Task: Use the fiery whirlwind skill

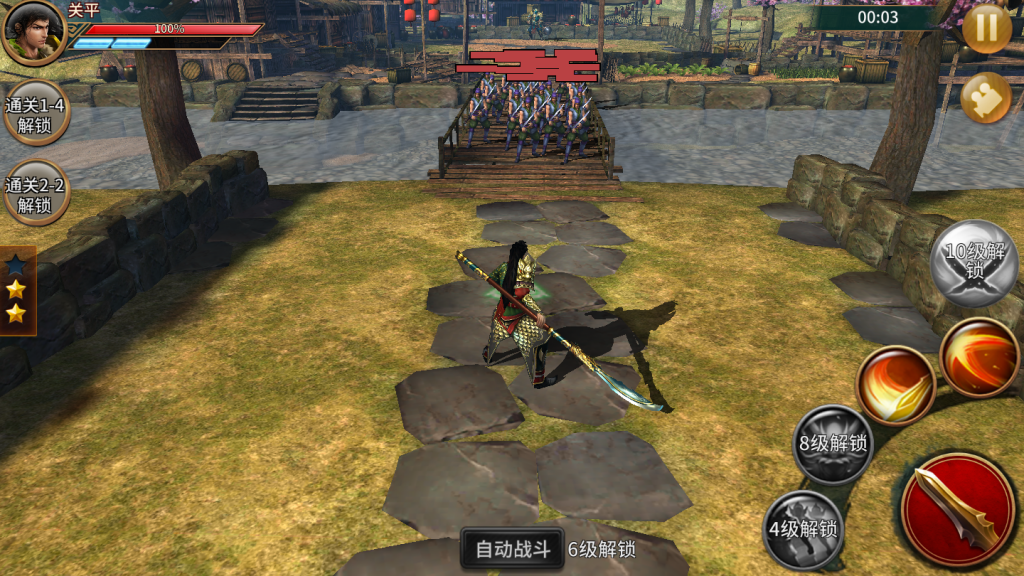Action: point(979,357)
